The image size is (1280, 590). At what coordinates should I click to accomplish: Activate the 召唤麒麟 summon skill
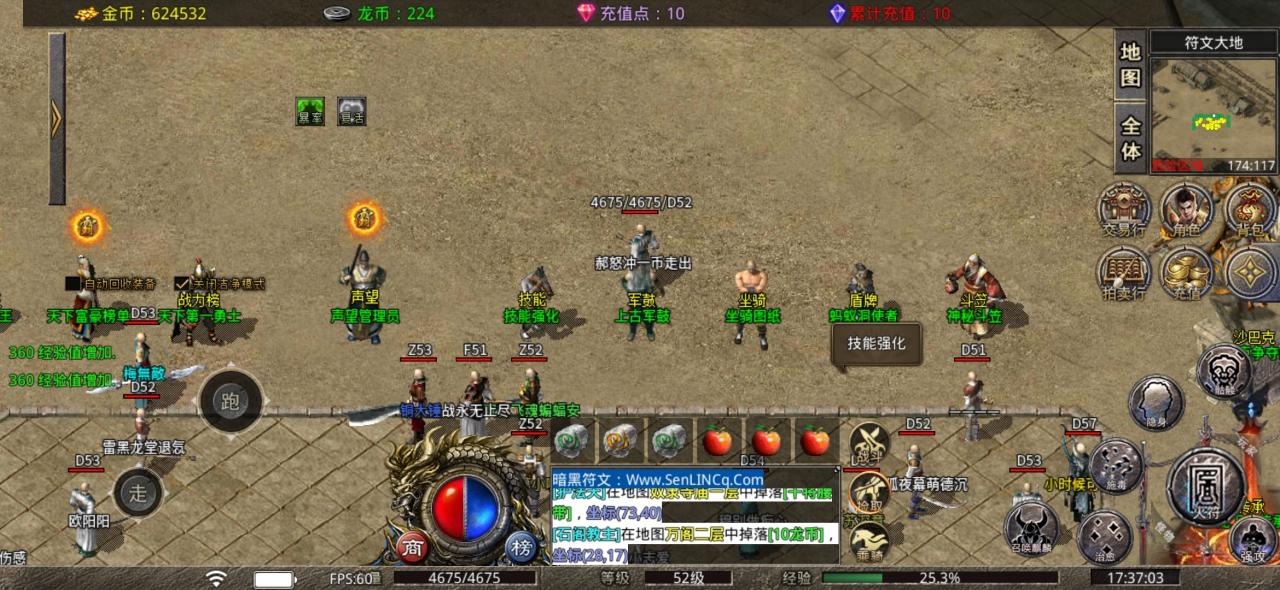tap(1031, 527)
